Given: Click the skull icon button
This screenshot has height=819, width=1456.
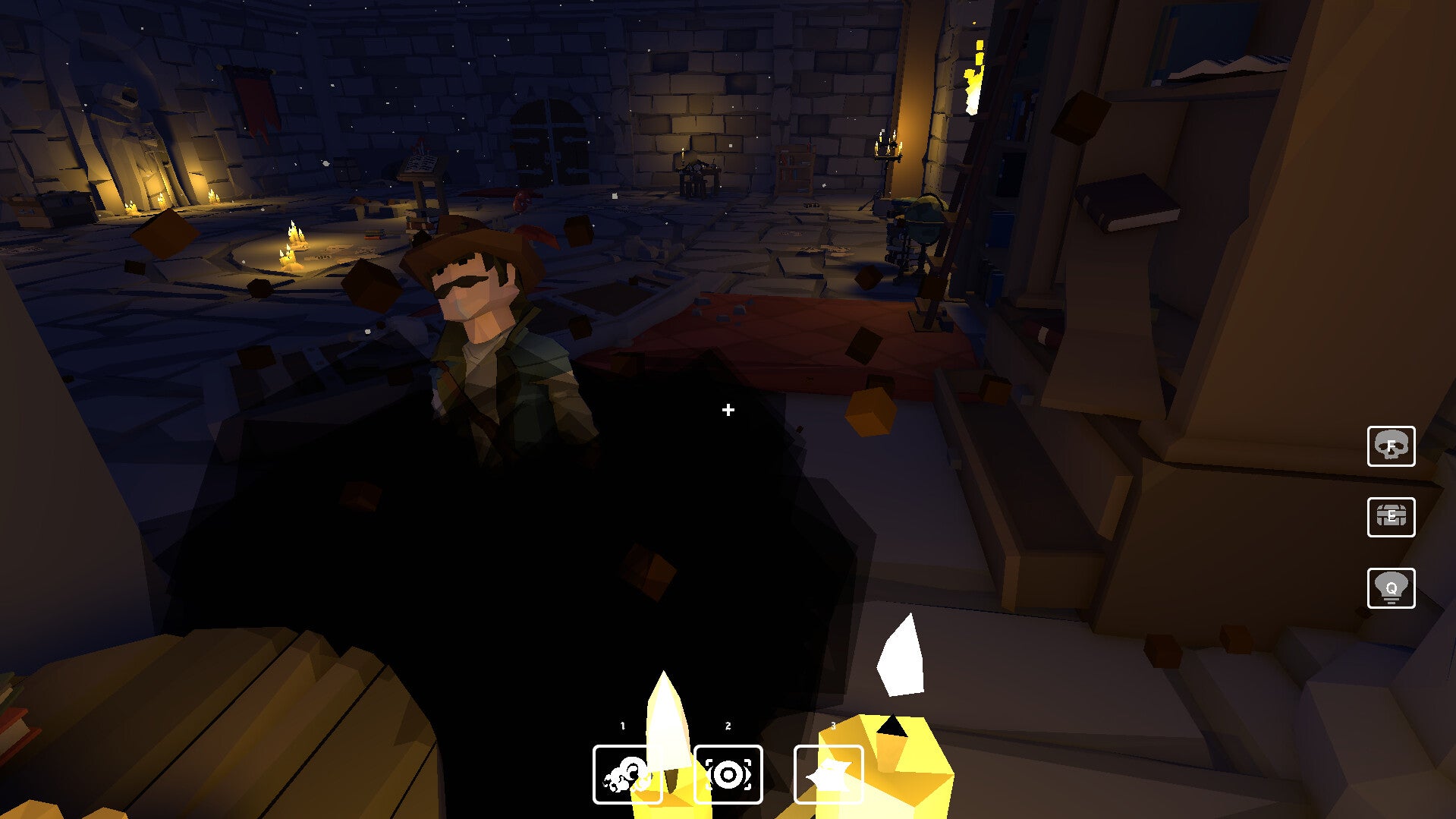Looking at the screenshot, I should 1391,446.
